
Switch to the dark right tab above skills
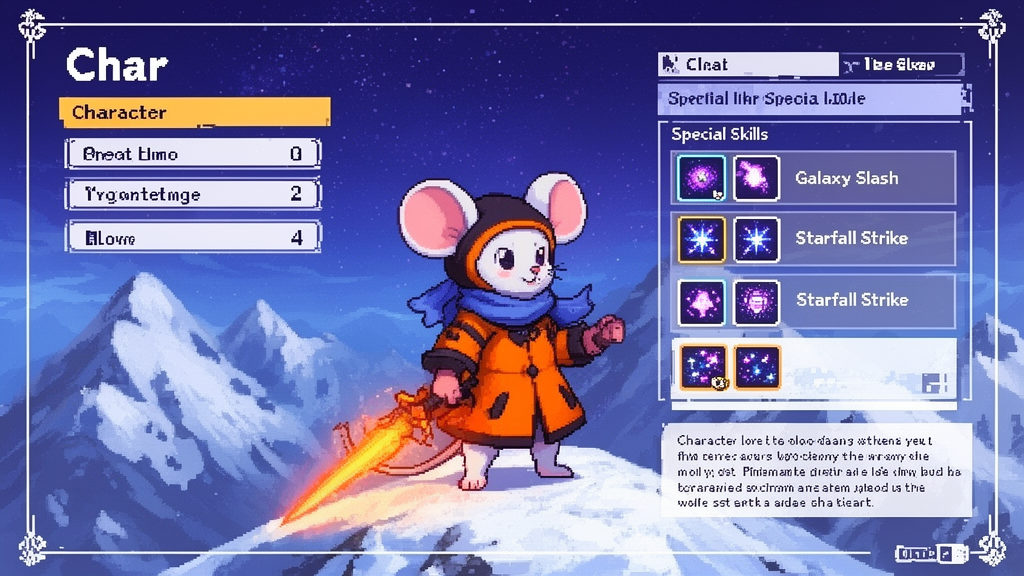902,65
